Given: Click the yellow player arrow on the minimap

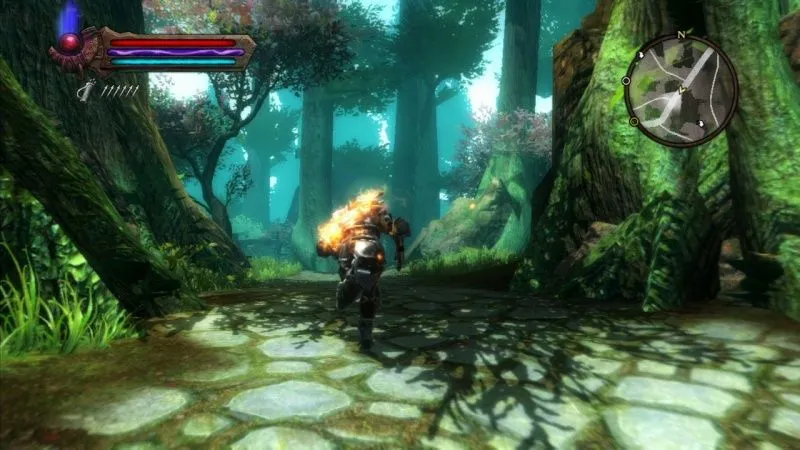Looking at the screenshot, I should tap(680, 90).
